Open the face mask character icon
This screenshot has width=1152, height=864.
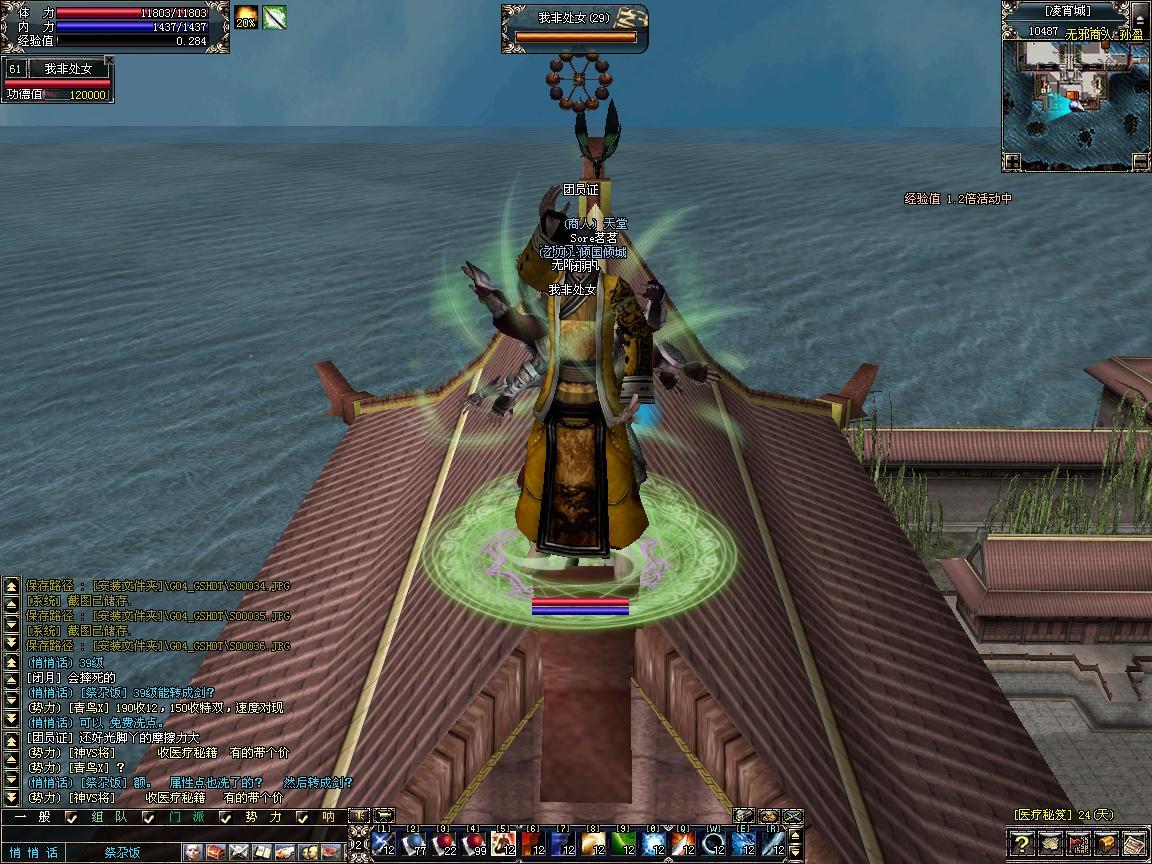pyautogui.click(x=191, y=852)
